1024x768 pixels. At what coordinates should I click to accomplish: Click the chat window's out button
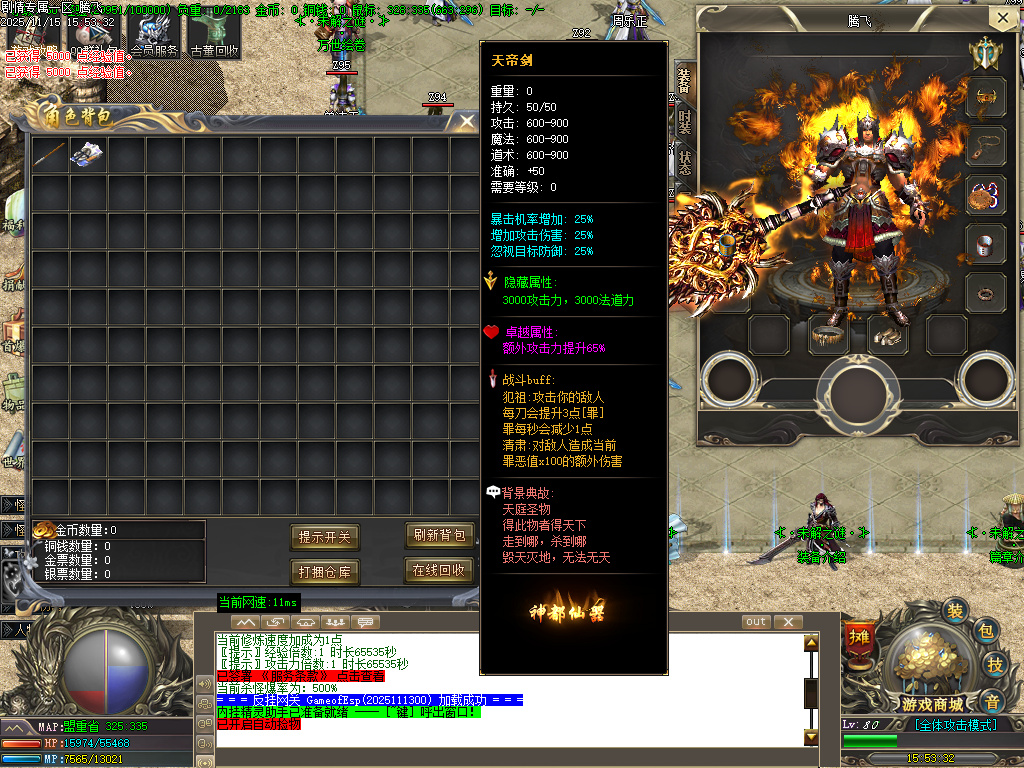click(756, 622)
